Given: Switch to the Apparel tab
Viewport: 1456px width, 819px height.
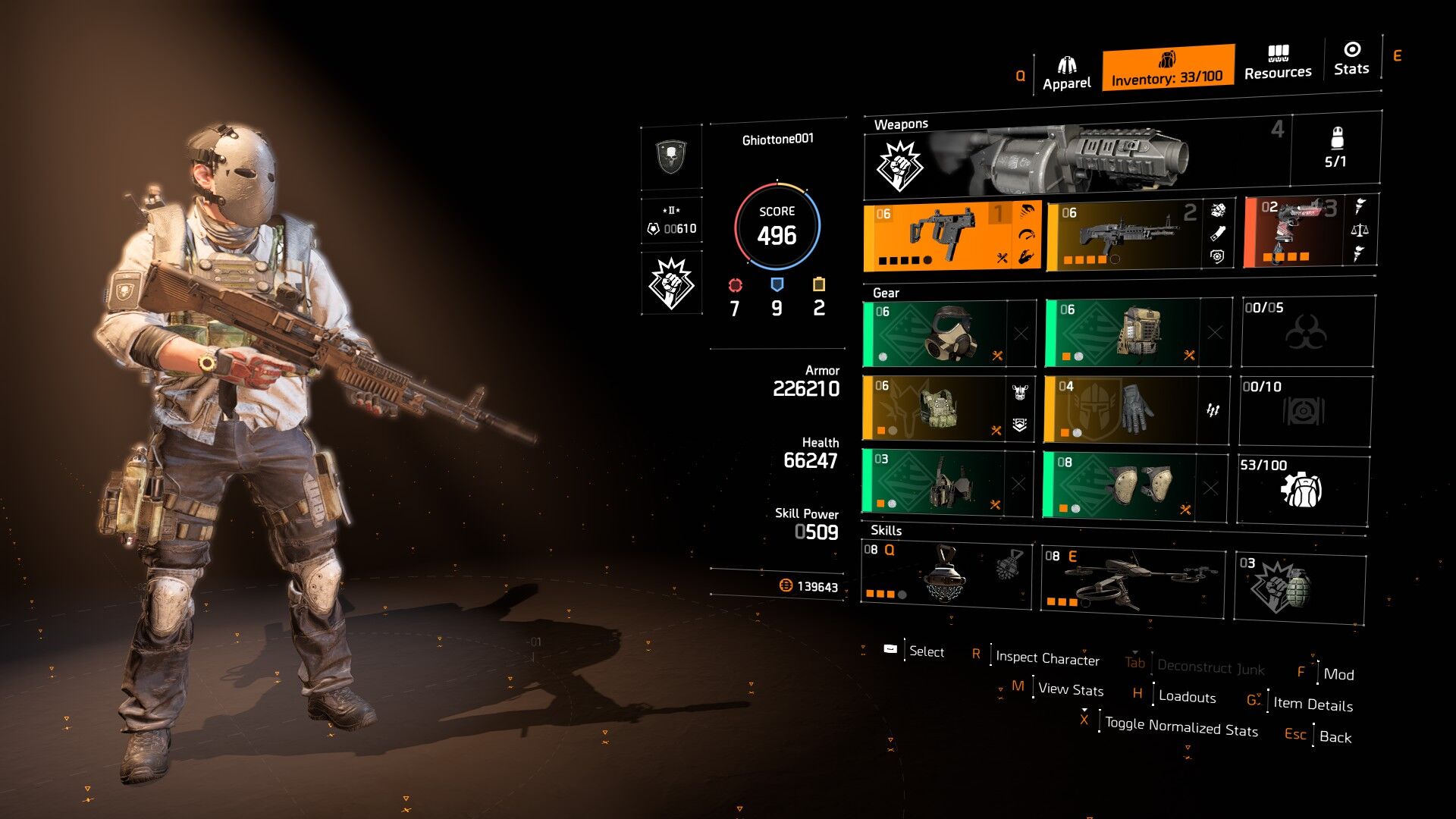Looking at the screenshot, I should click(x=1066, y=73).
